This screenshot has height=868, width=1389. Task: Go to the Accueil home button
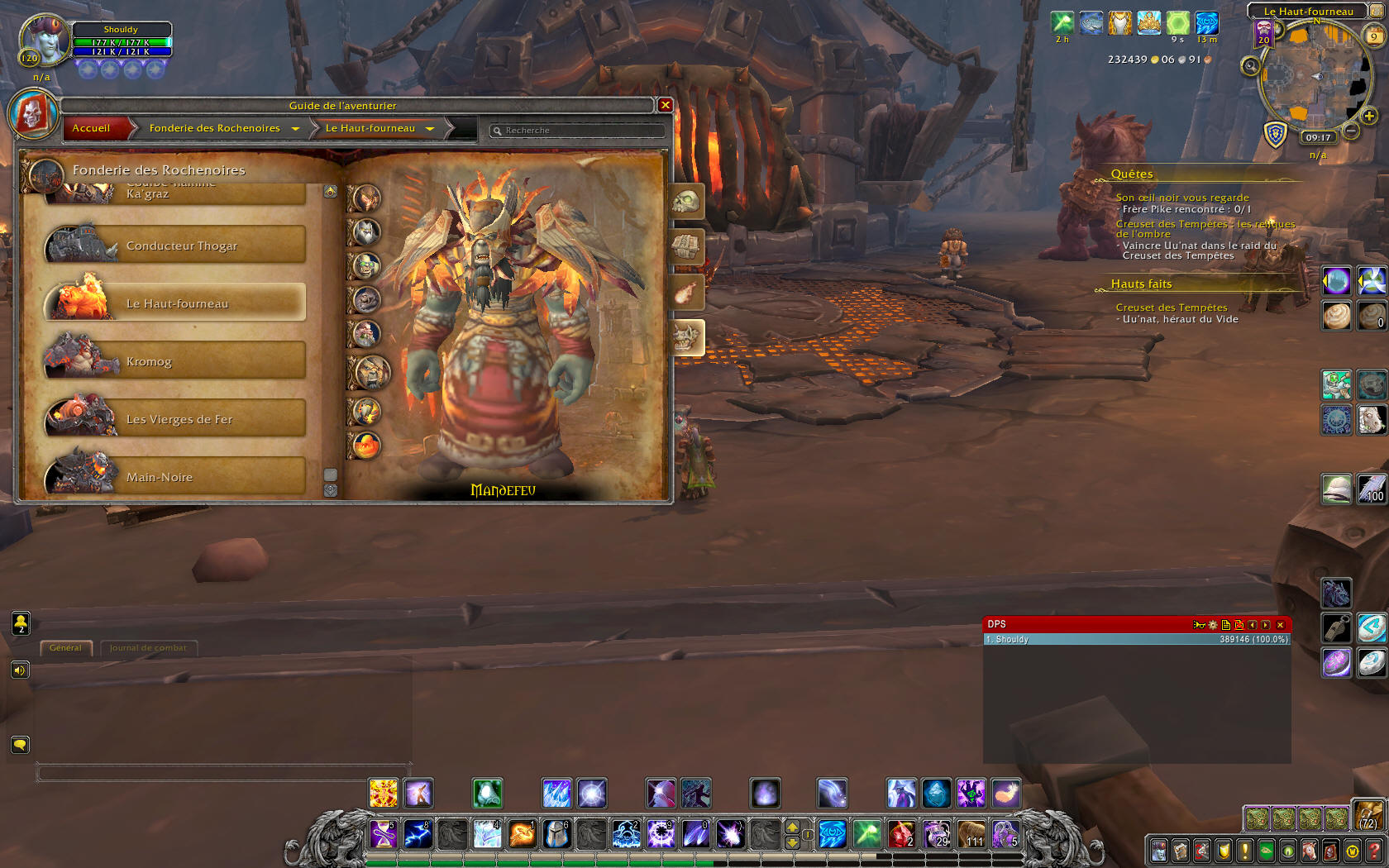[91, 128]
